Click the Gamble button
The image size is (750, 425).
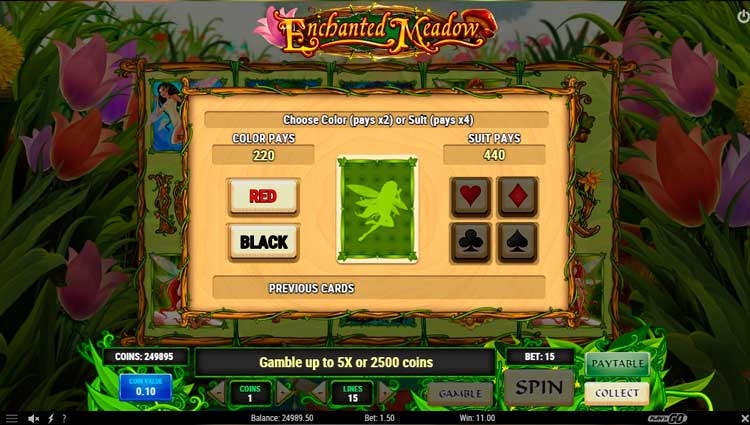click(460, 393)
